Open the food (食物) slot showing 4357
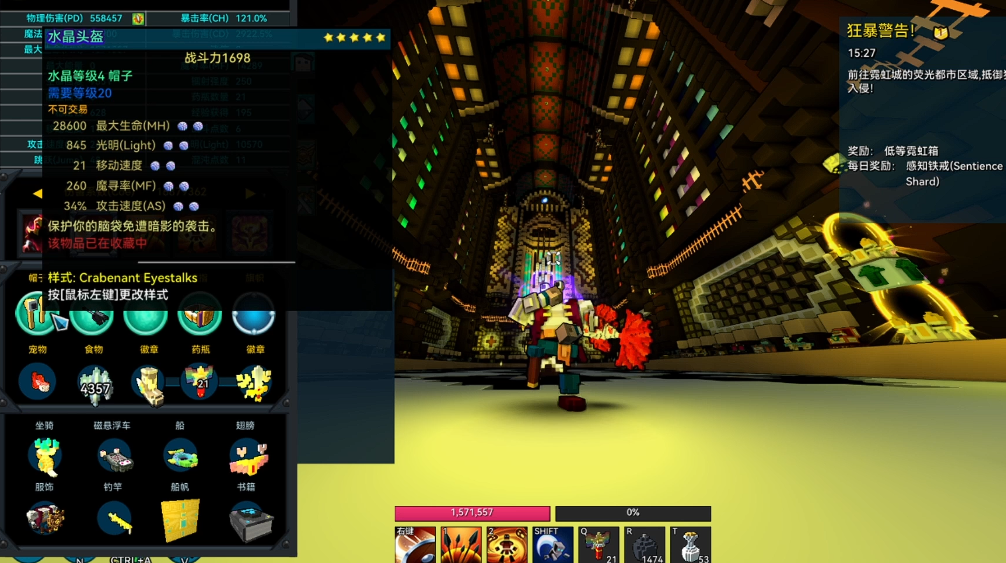 click(x=95, y=383)
